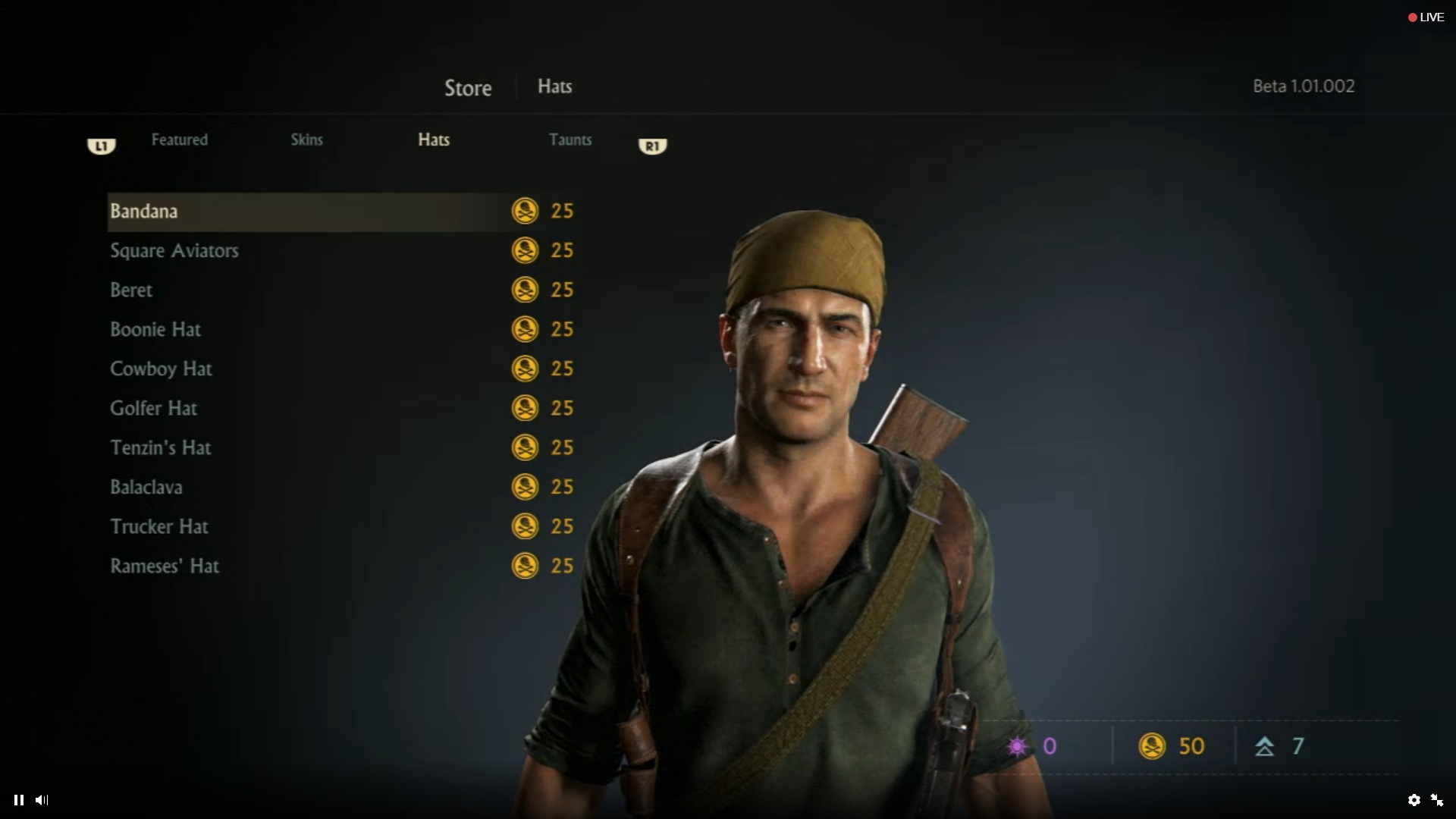Choose the Balaclava item

146,487
